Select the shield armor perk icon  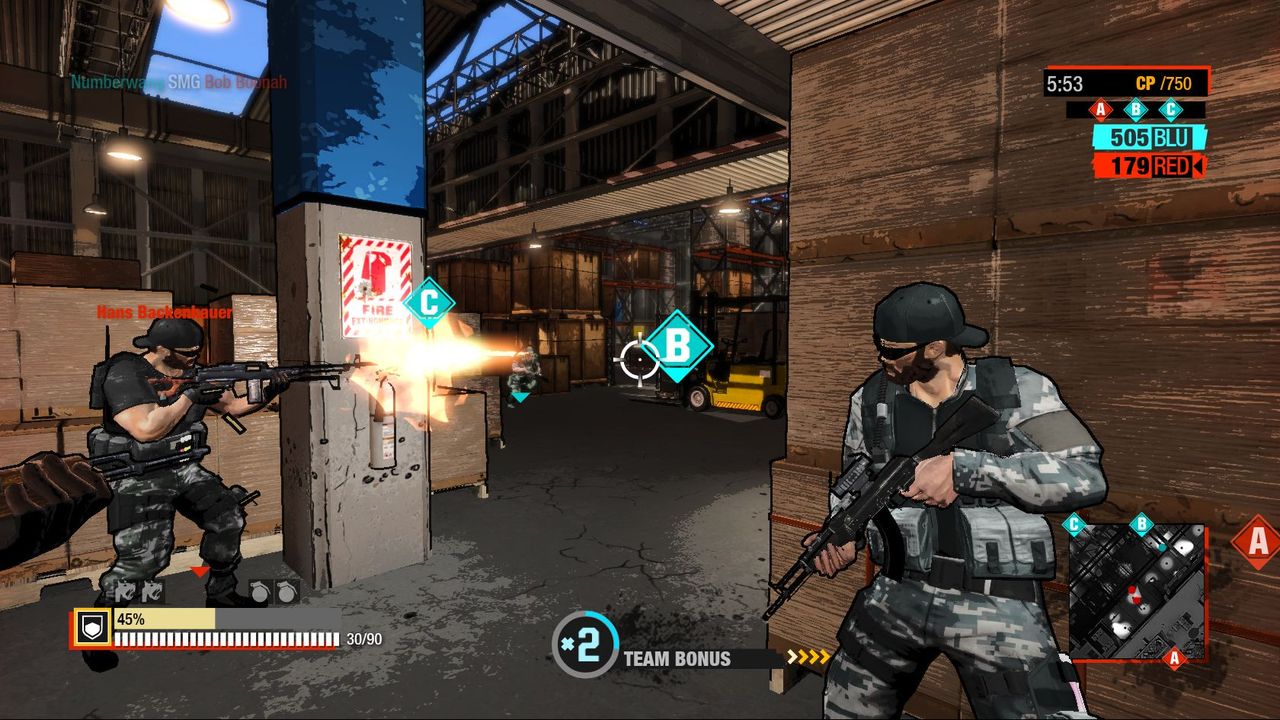click(x=92, y=627)
